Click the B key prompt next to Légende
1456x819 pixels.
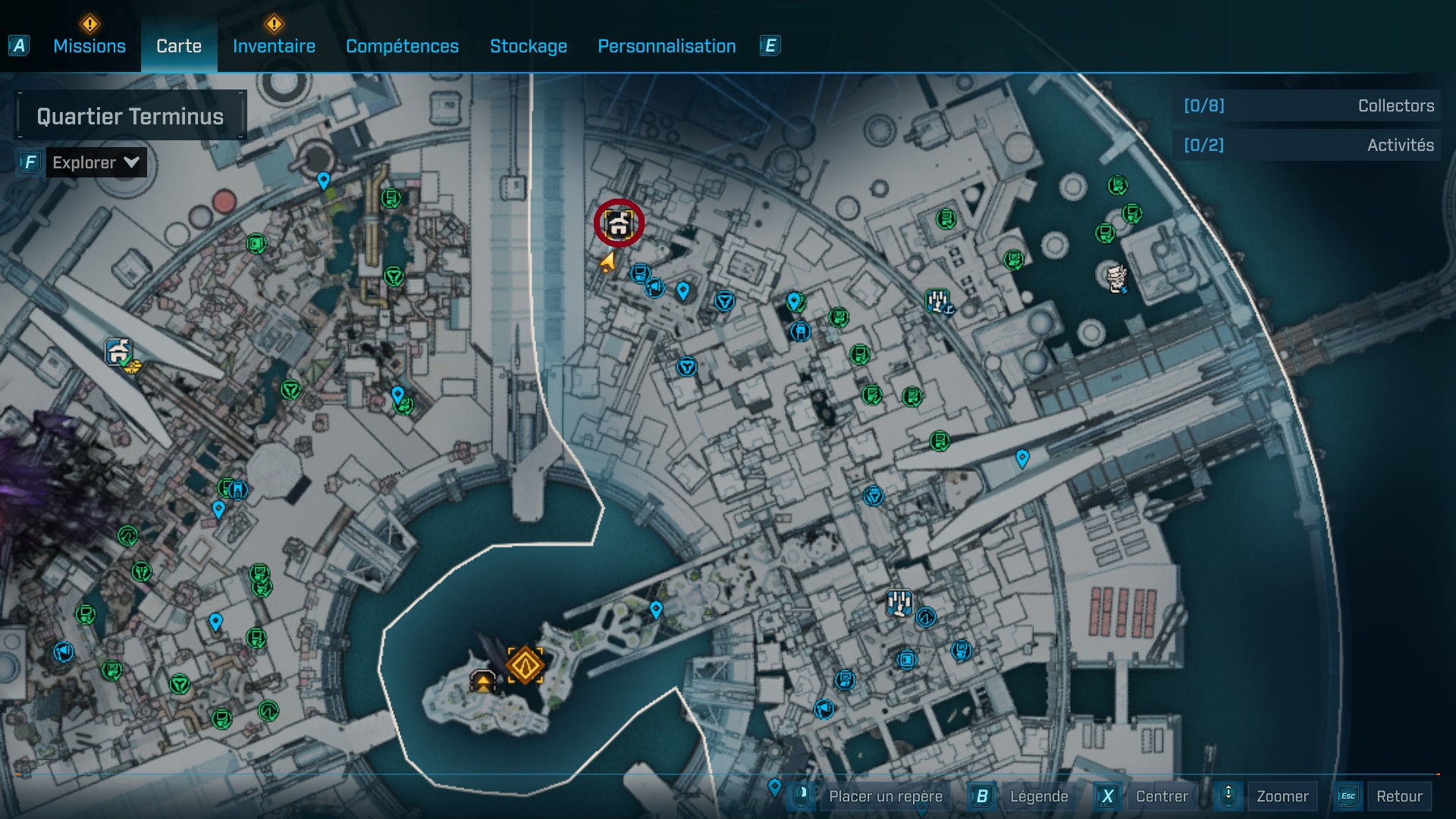click(x=982, y=796)
